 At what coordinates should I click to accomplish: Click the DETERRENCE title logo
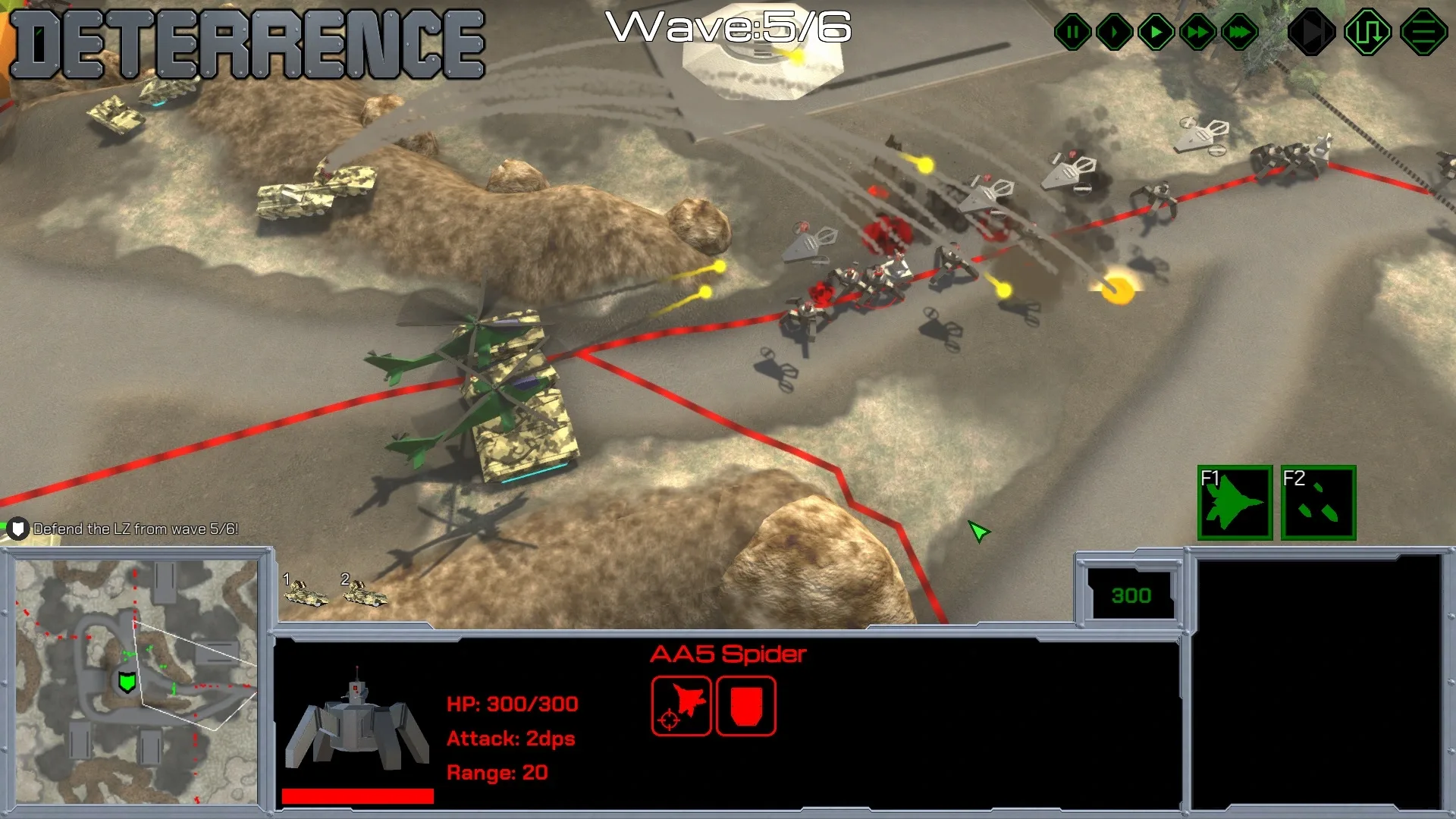pos(246,43)
